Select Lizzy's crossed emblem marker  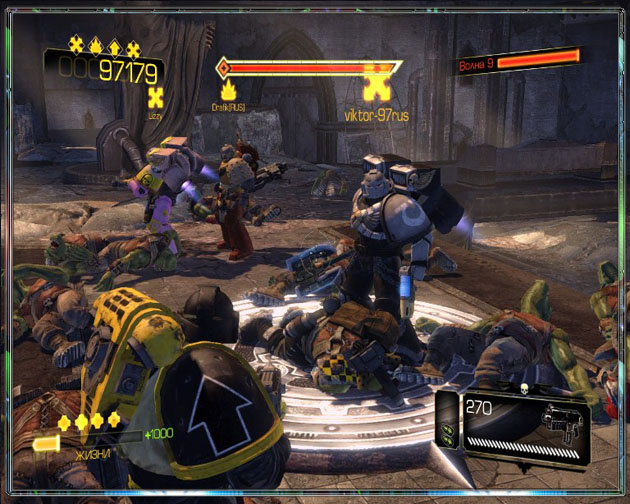pyautogui.click(x=155, y=98)
